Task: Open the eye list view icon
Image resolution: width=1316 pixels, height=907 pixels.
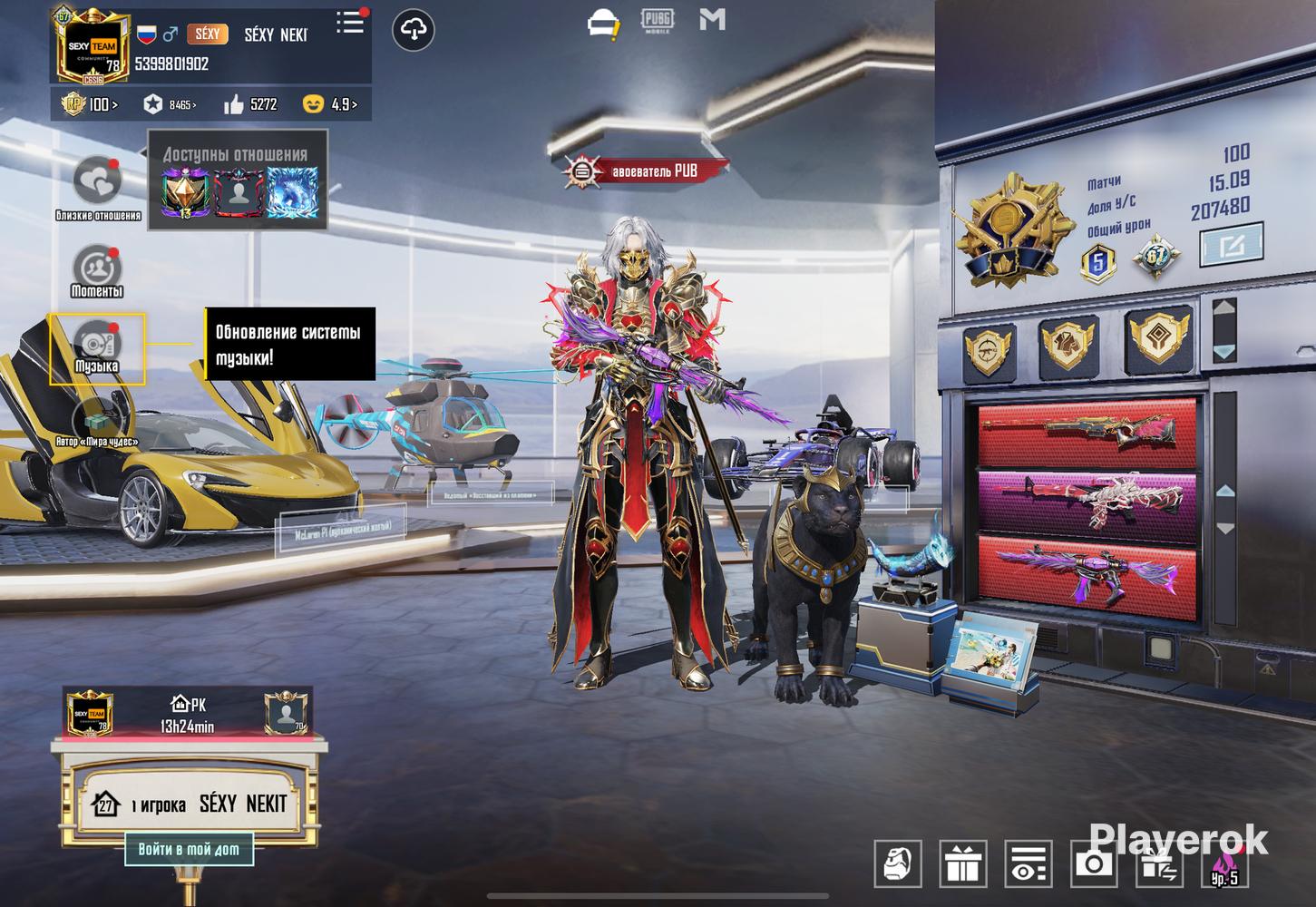Action: [1028, 863]
